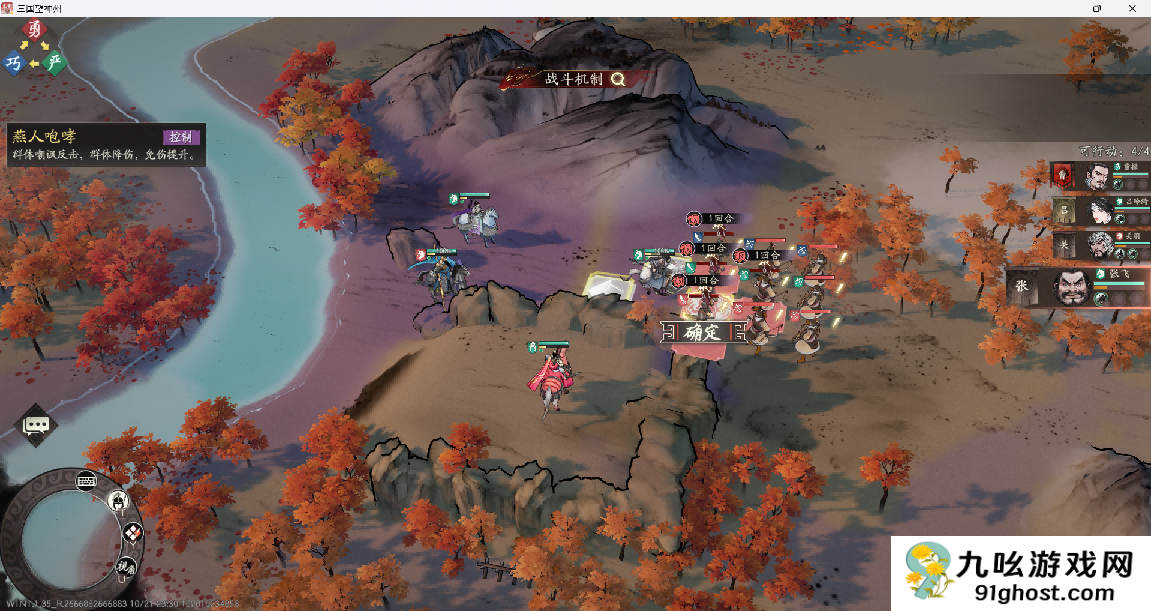This screenshot has height=611, width=1151.
Task: Click the red 勇 attribute diamond
Action: (x=37, y=31)
